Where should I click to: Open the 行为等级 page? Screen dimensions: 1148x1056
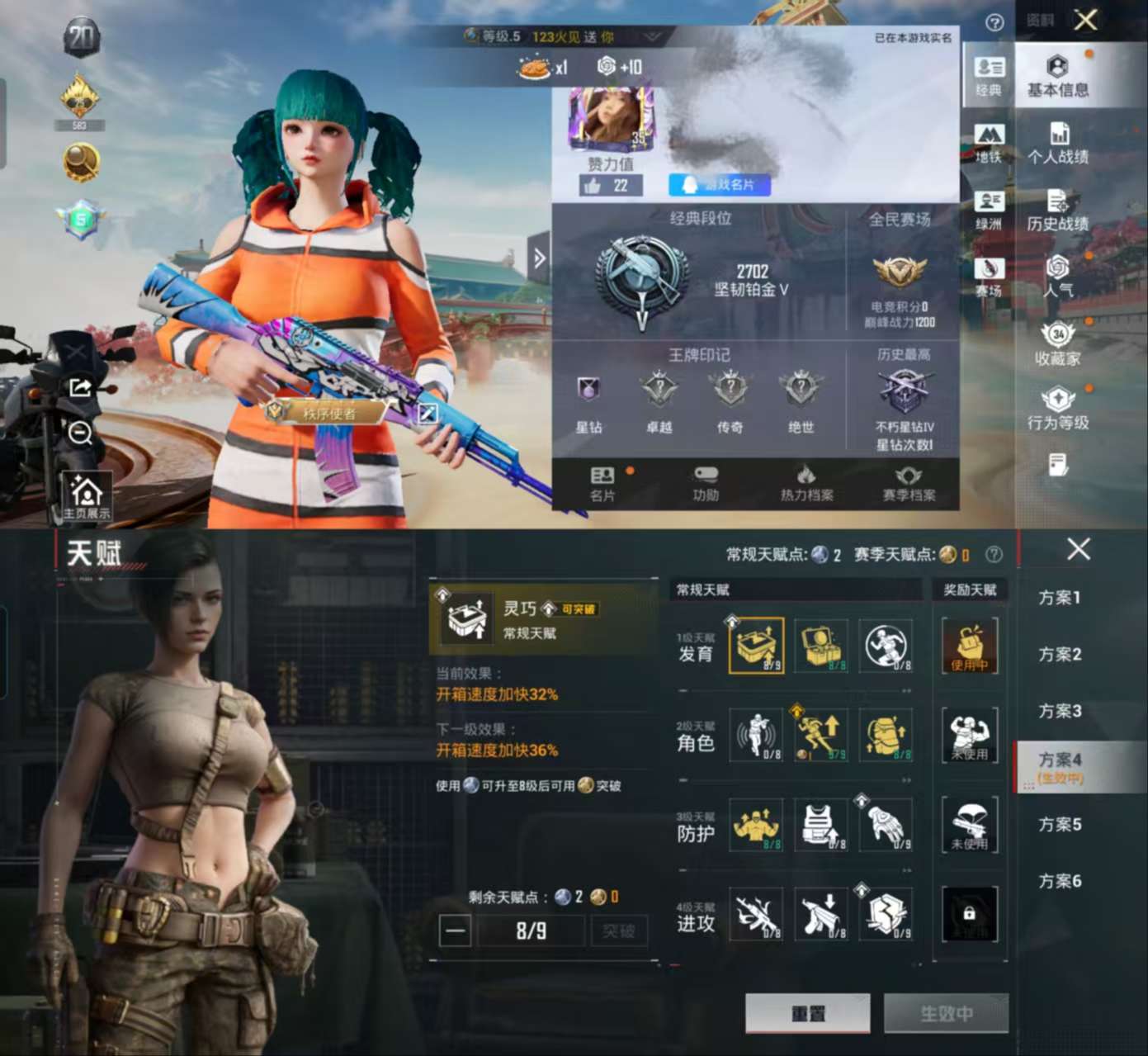(x=1057, y=410)
